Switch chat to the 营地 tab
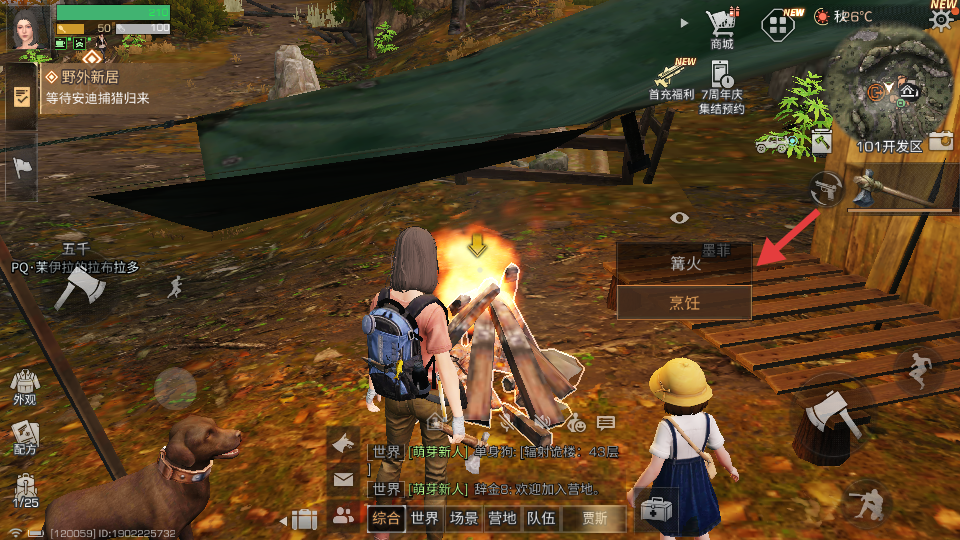The height and width of the screenshot is (540, 960). point(501,518)
